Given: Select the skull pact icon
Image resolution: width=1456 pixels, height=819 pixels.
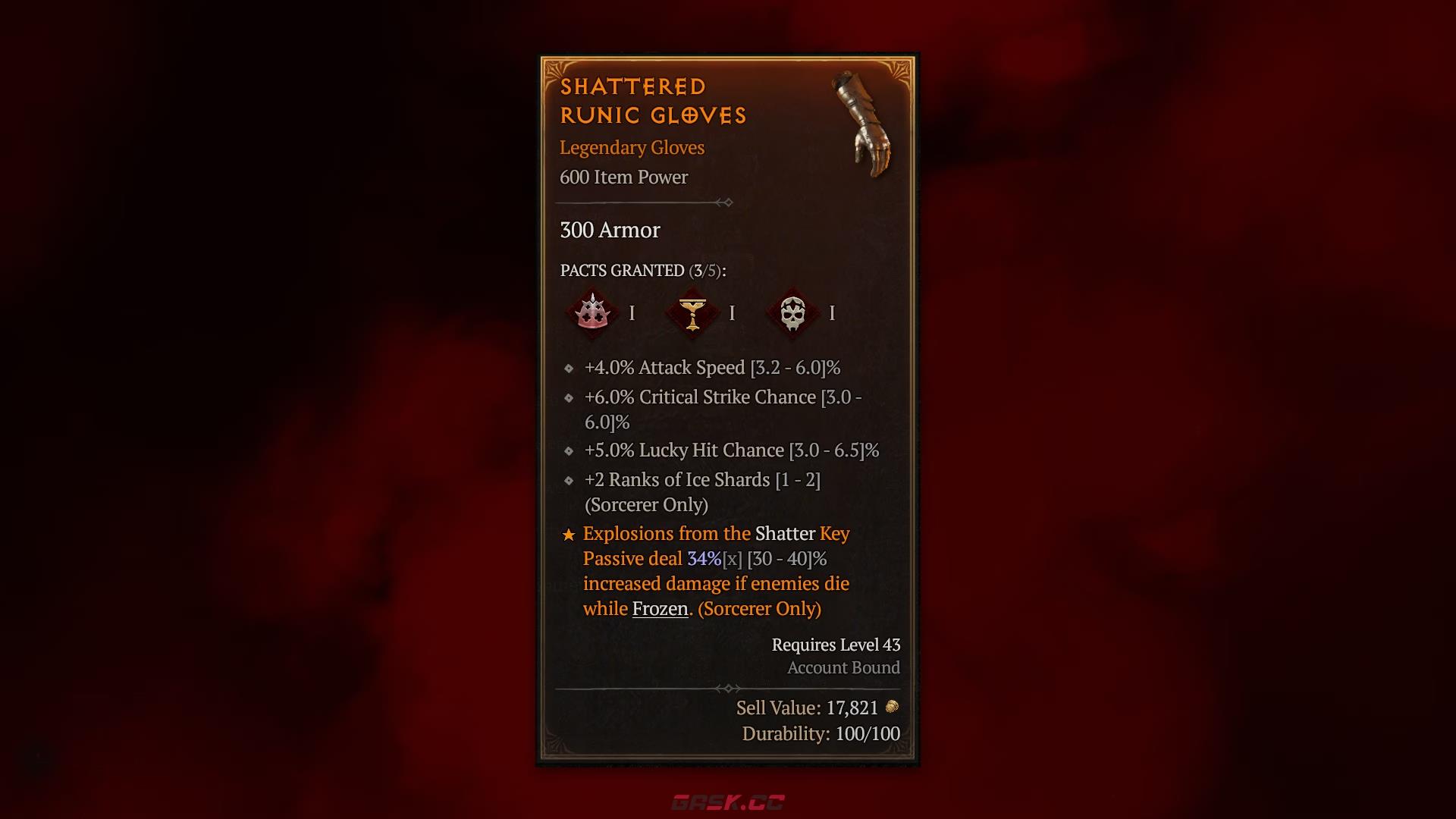Looking at the screenshot, I should (x=792, y=312).
